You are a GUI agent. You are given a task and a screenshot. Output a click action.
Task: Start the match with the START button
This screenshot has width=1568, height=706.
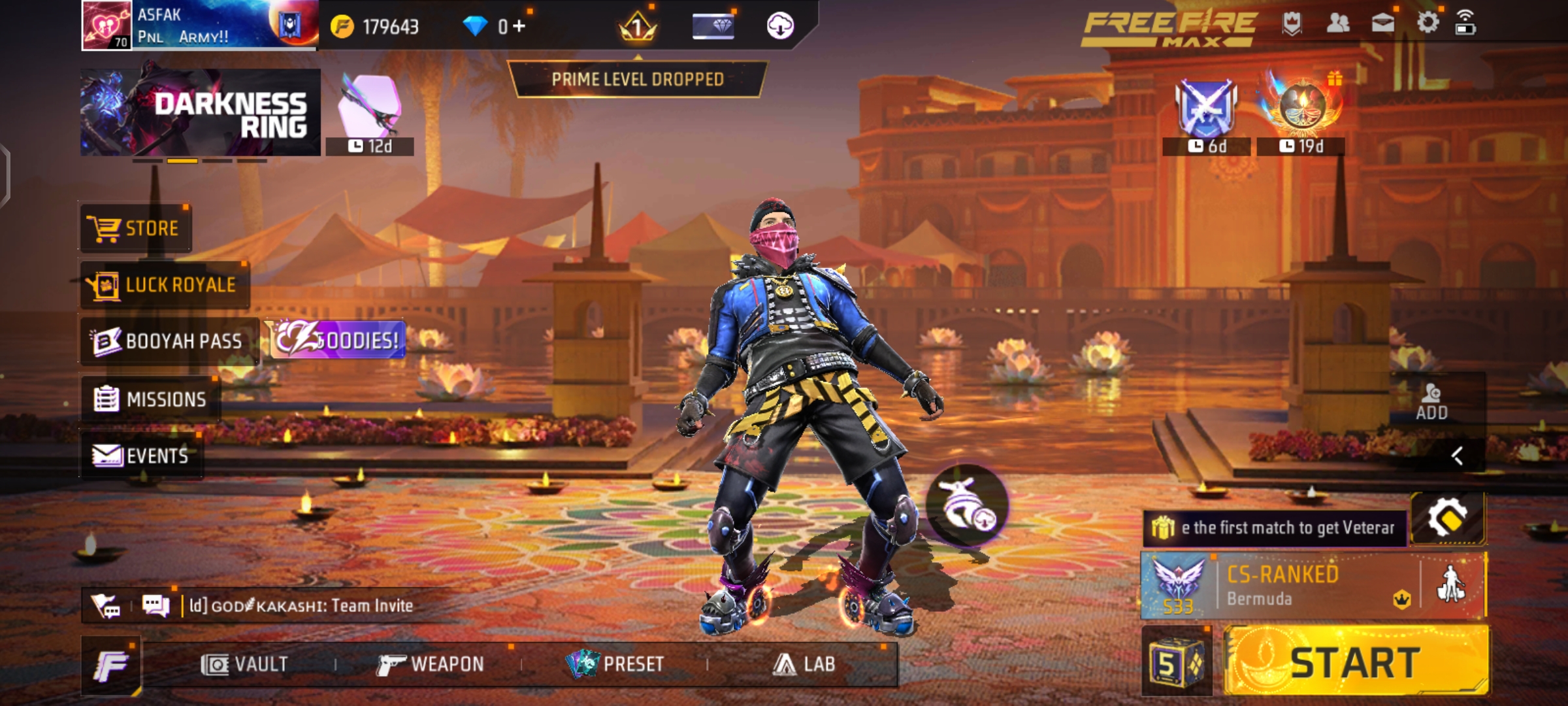click(1355, 662)
